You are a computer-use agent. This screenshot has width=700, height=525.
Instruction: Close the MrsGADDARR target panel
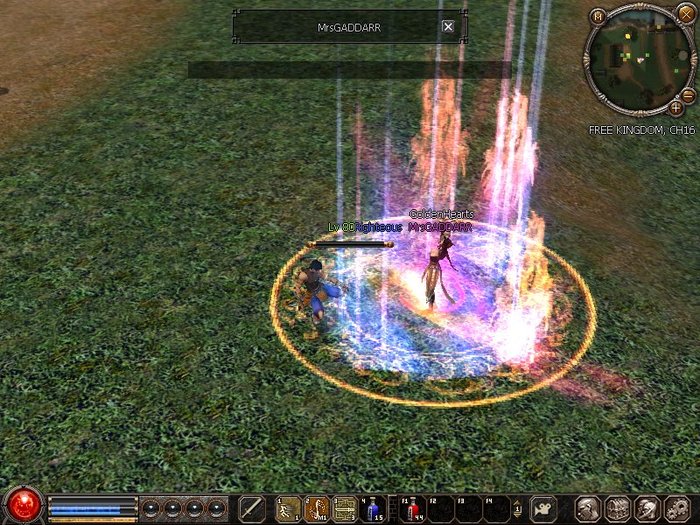pyautogui.click(x=448, y=27)
